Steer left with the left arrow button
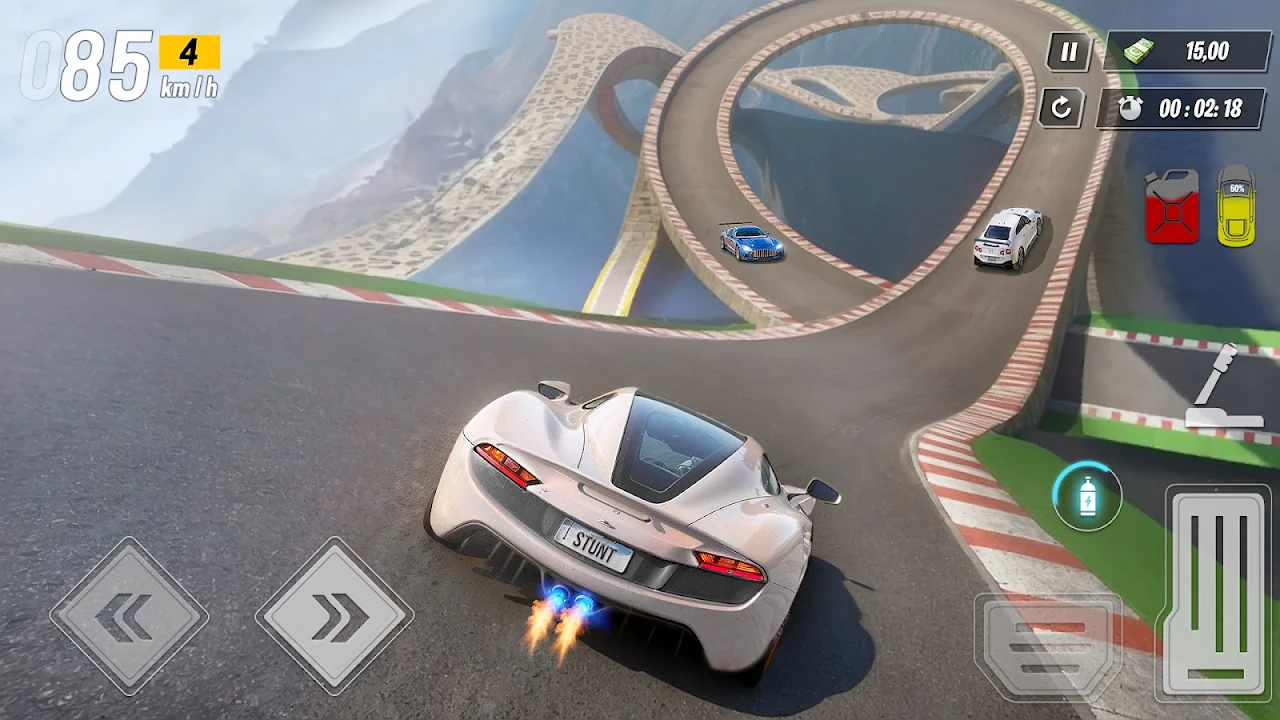 pyautogui.click(x=129, y=616)
